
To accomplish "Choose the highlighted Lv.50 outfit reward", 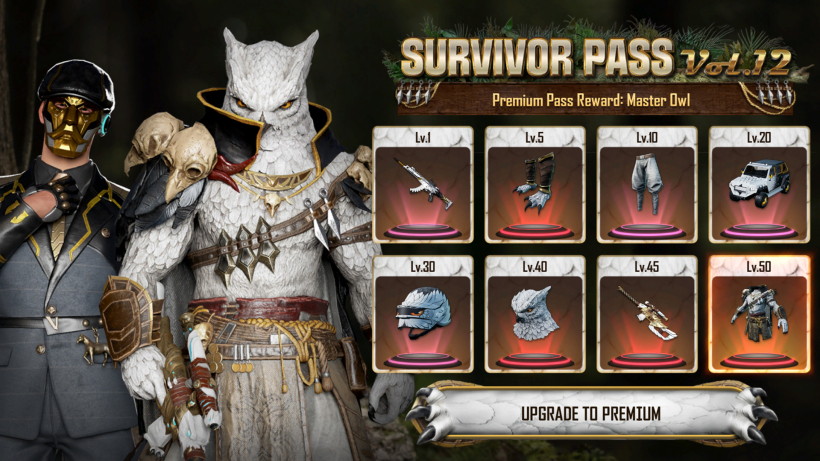I will (x=759, y=314).
